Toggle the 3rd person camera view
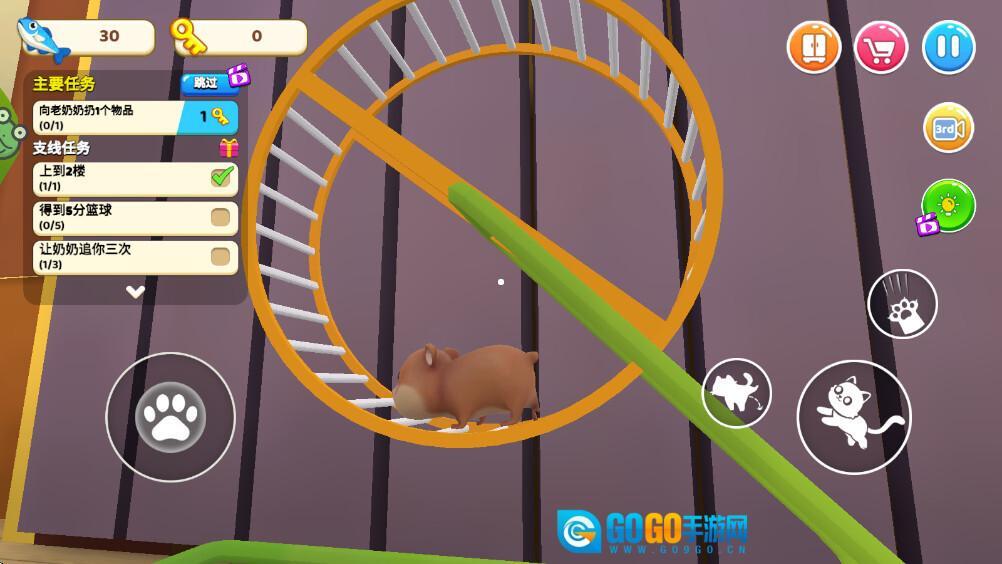Image resolution: width=1002 pixels, height=564 pixels. click(x=948, y=128)
